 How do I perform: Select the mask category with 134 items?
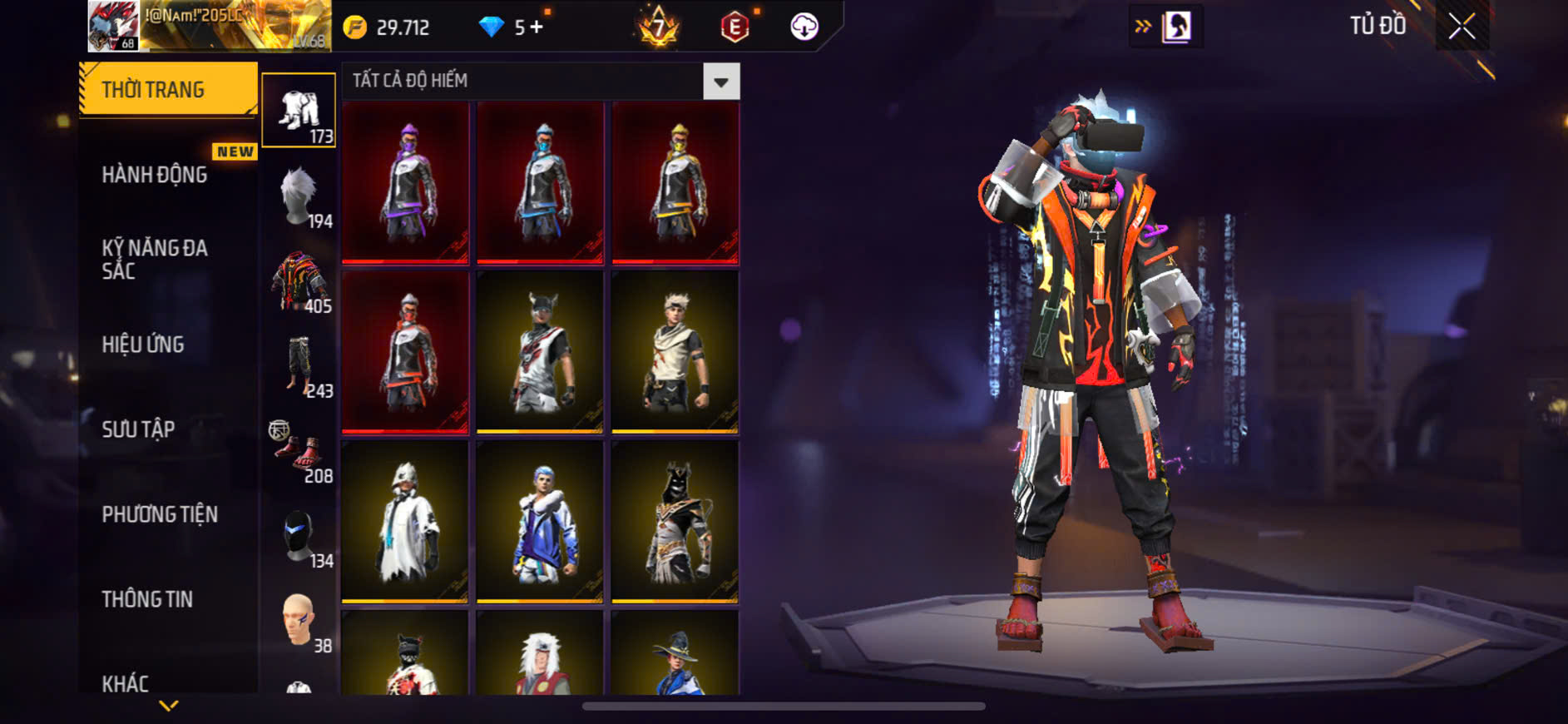coord(299,537)
